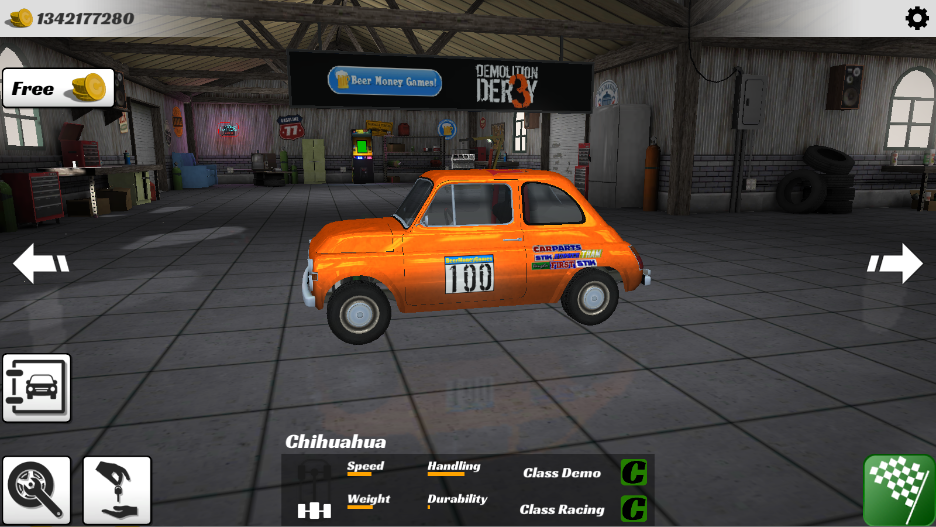This screenshot has height=527, width=936.
Task: Show the next car with right arrow
Action: (895, 264)
